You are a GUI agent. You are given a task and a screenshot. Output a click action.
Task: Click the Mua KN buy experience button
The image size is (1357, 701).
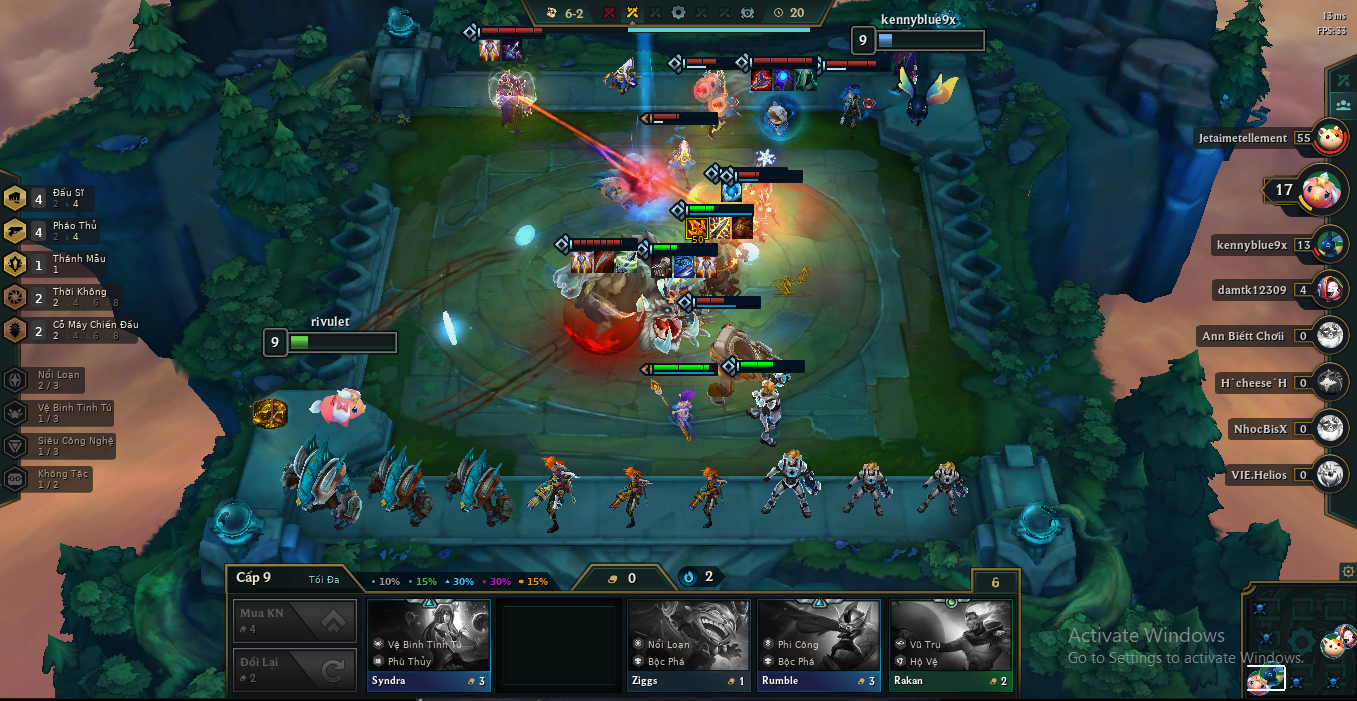(x=294, y=621)
